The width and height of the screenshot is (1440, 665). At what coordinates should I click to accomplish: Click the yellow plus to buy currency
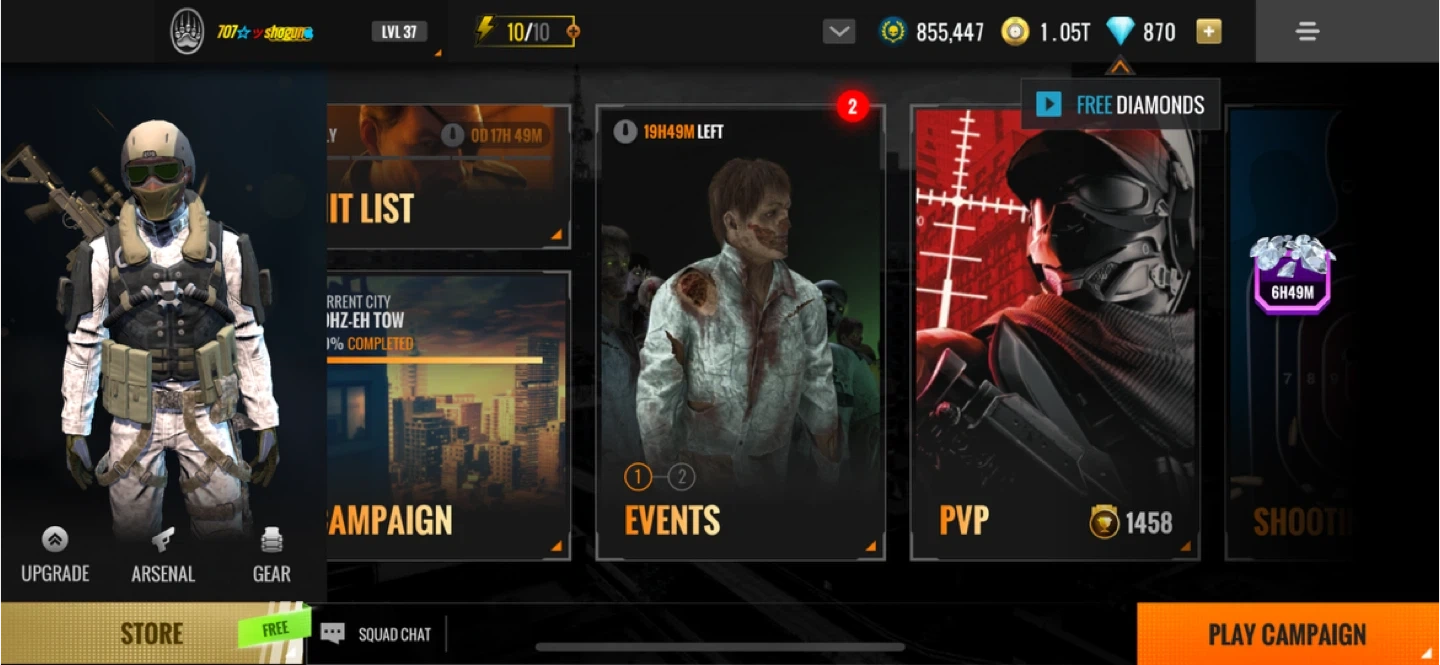(1209, 32)
